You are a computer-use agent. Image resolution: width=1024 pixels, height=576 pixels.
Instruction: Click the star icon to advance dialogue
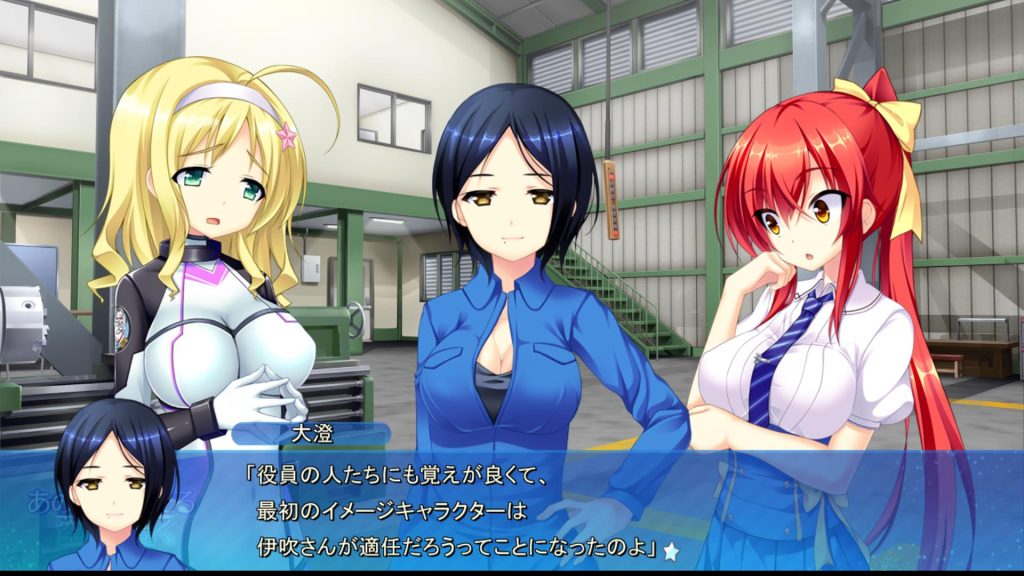point(671,550)
